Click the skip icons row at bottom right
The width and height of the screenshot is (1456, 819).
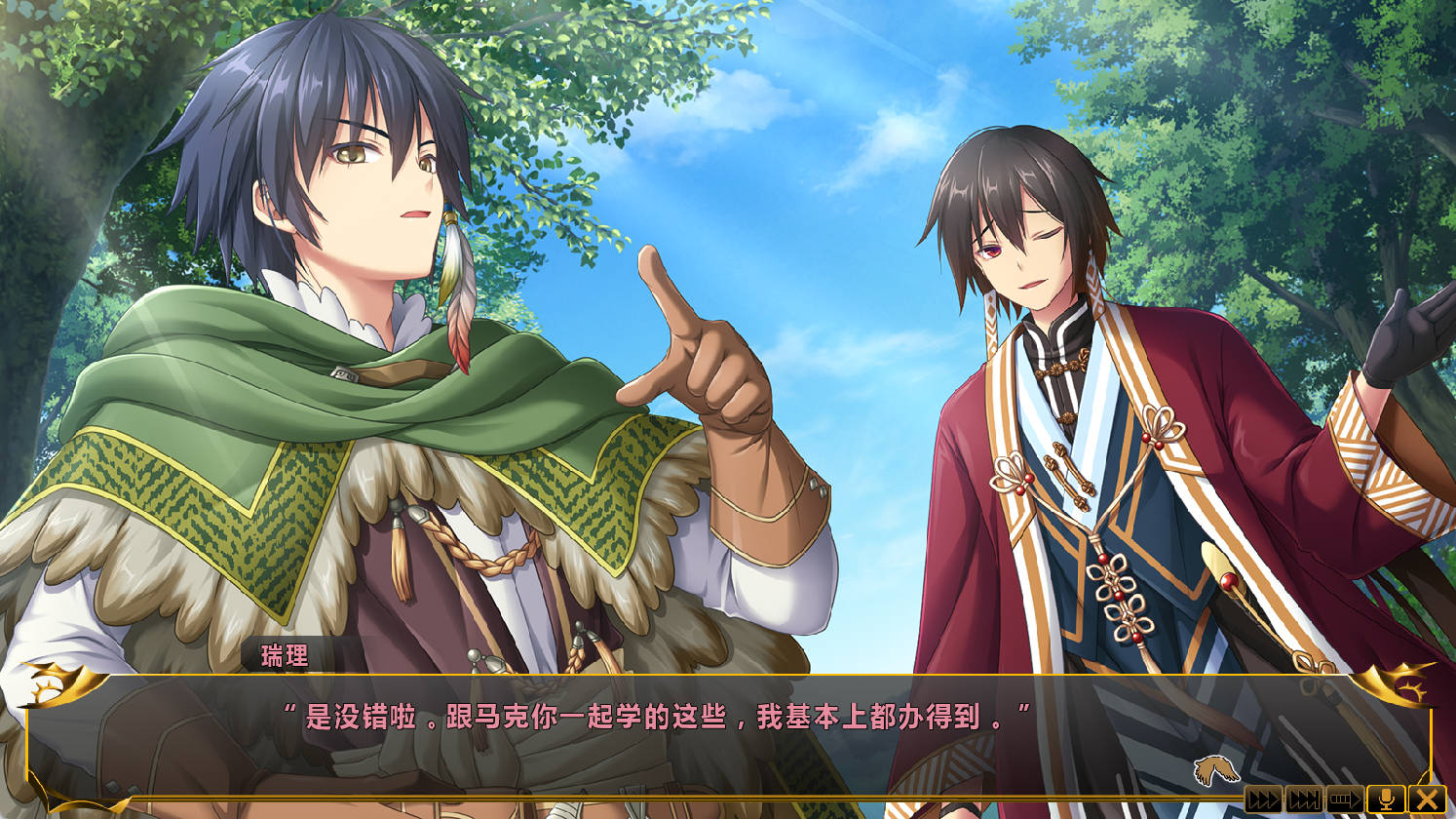tap(1345, 799)
